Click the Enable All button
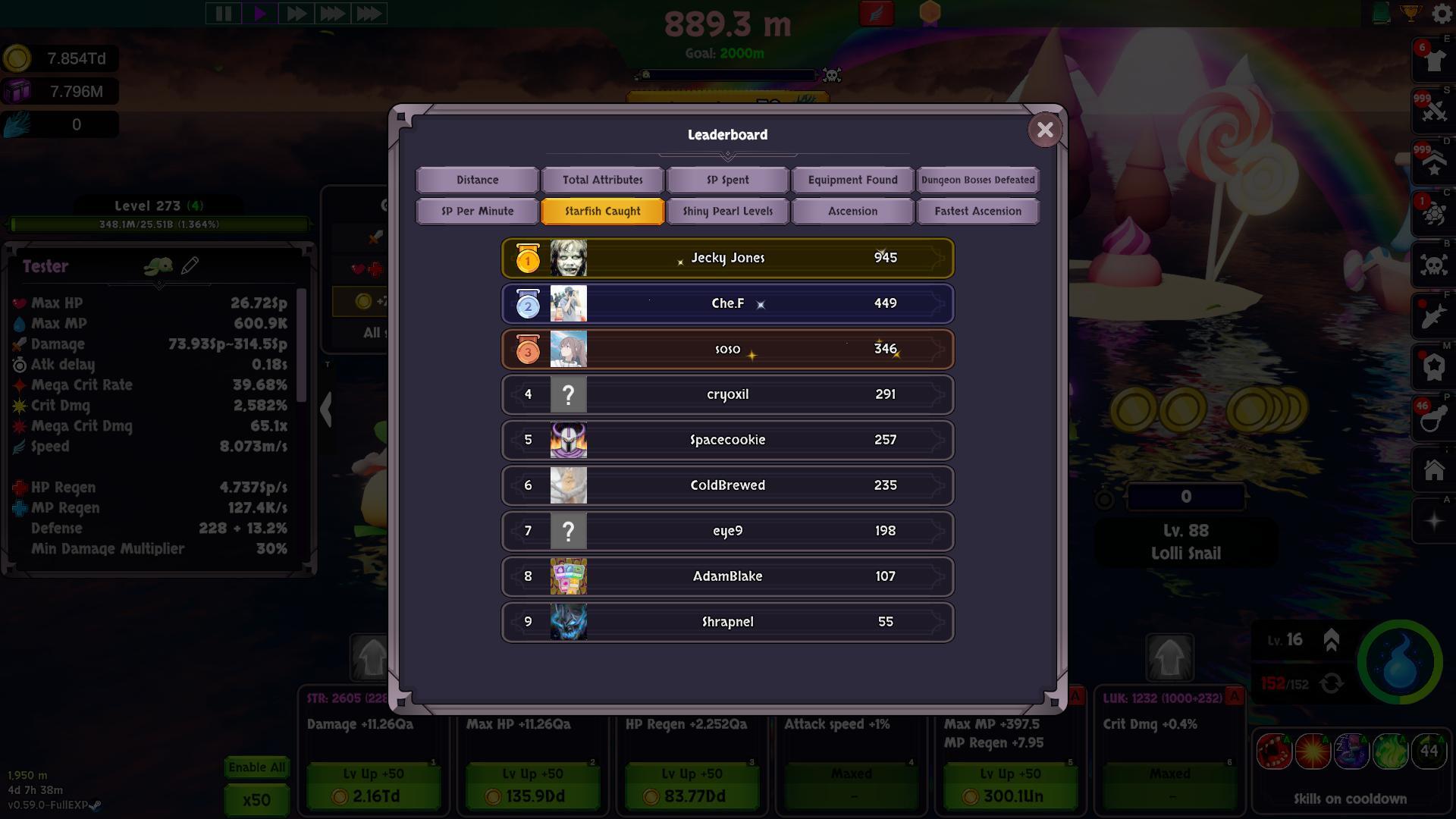The image size is (1456, 819). coord(256,767)
